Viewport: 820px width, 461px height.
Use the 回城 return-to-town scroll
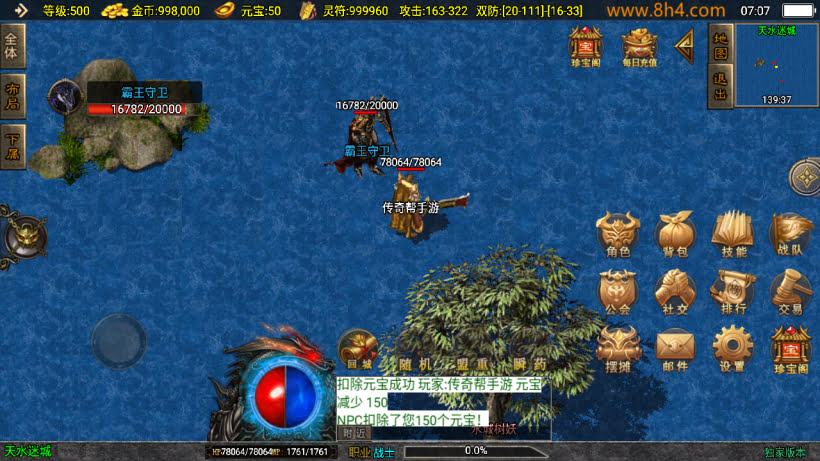[x=356, y=350]
